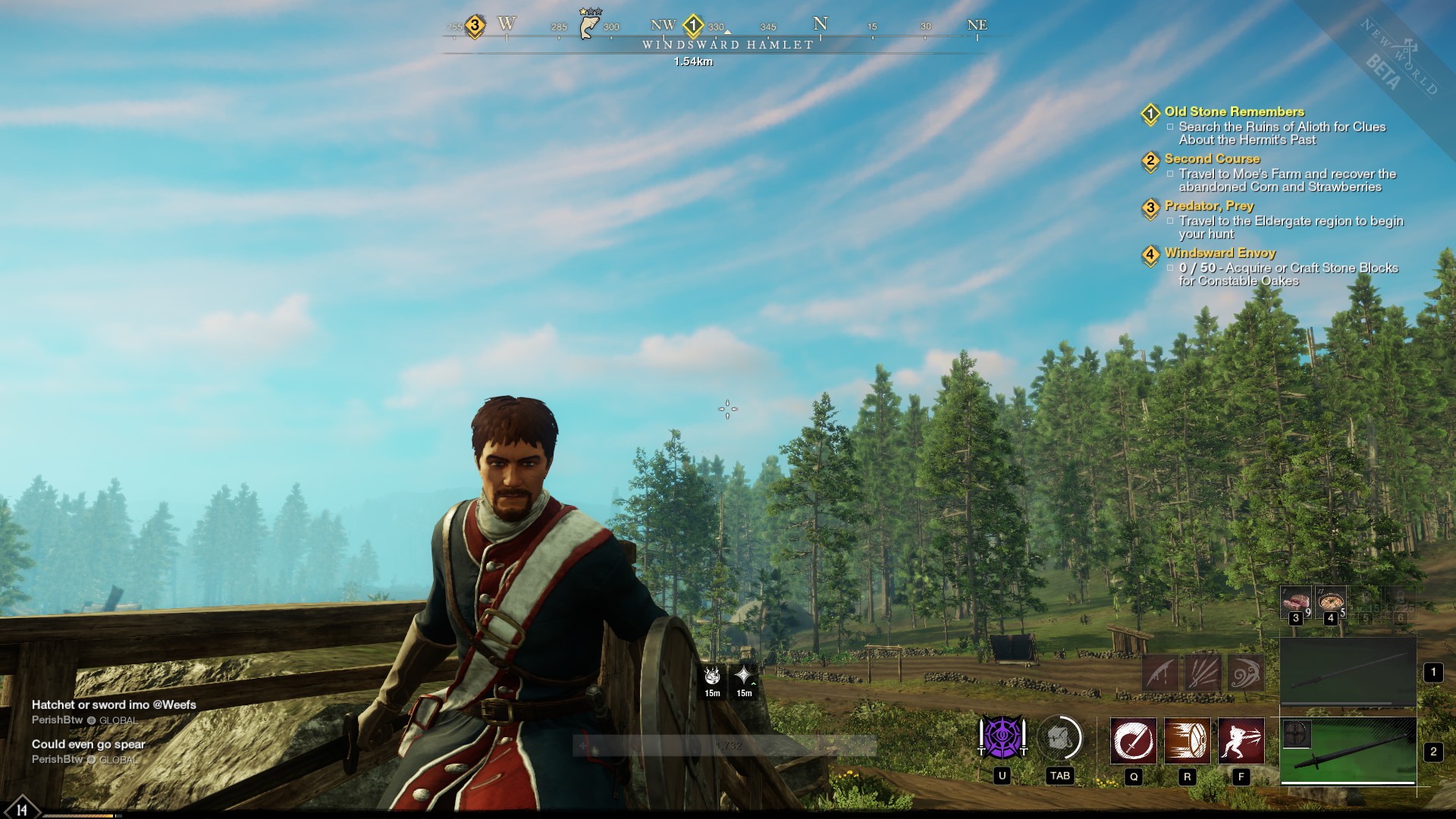Select the bleeding slash rapier ability

(1161, 673)
